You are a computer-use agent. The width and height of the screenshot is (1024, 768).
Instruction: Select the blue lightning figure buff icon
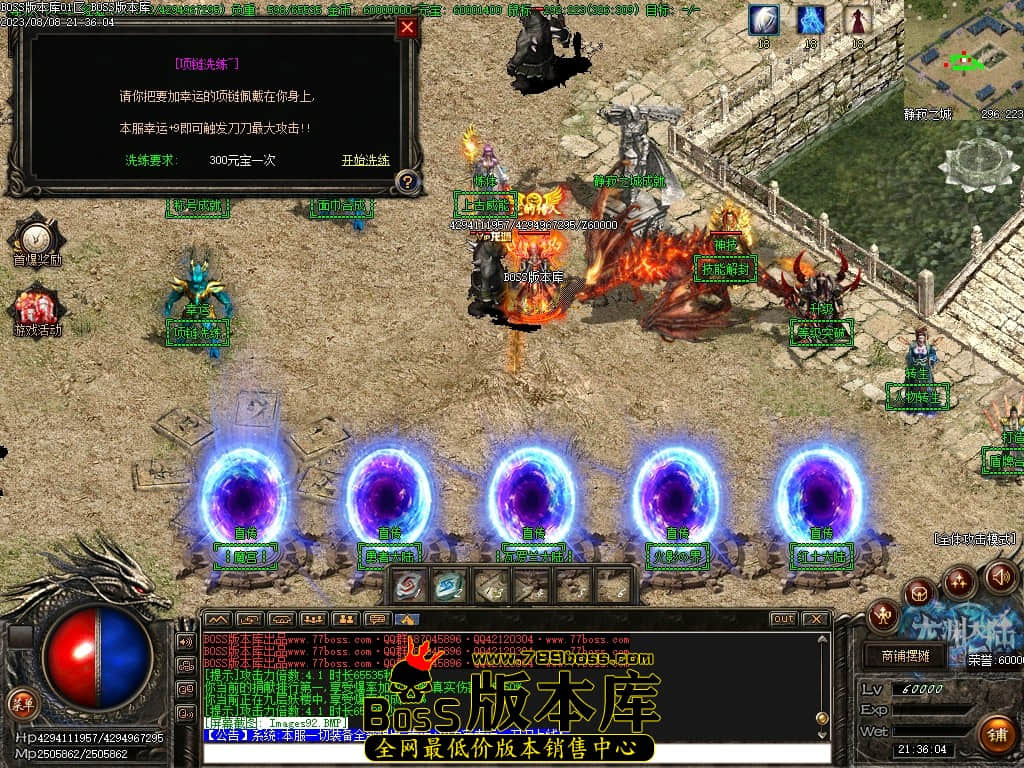810,20
